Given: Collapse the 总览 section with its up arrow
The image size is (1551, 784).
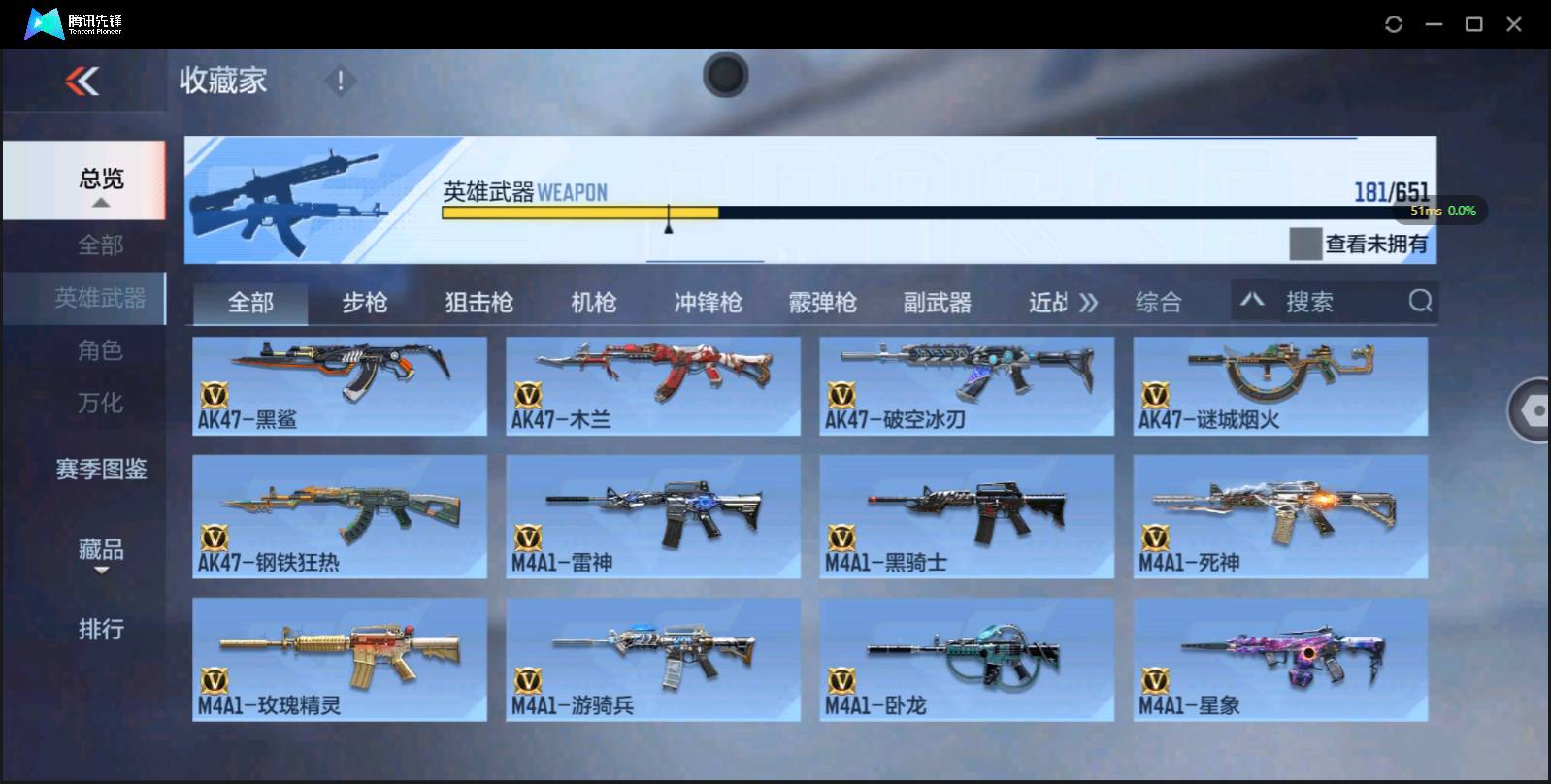Looking at the screenshot, I should (100, 202).
